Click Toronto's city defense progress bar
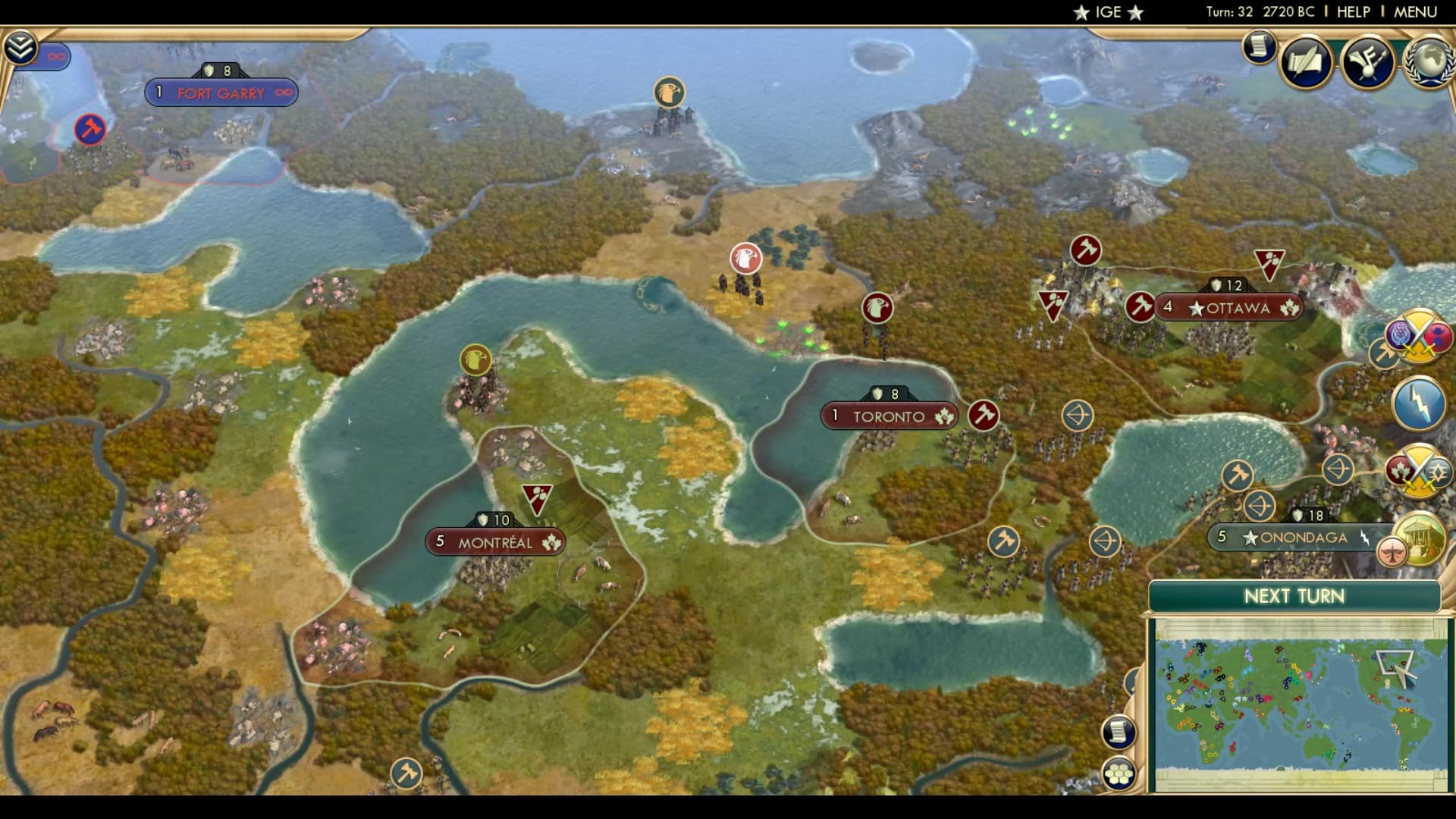Screen dimensions: 1456x819 (889, 393)
